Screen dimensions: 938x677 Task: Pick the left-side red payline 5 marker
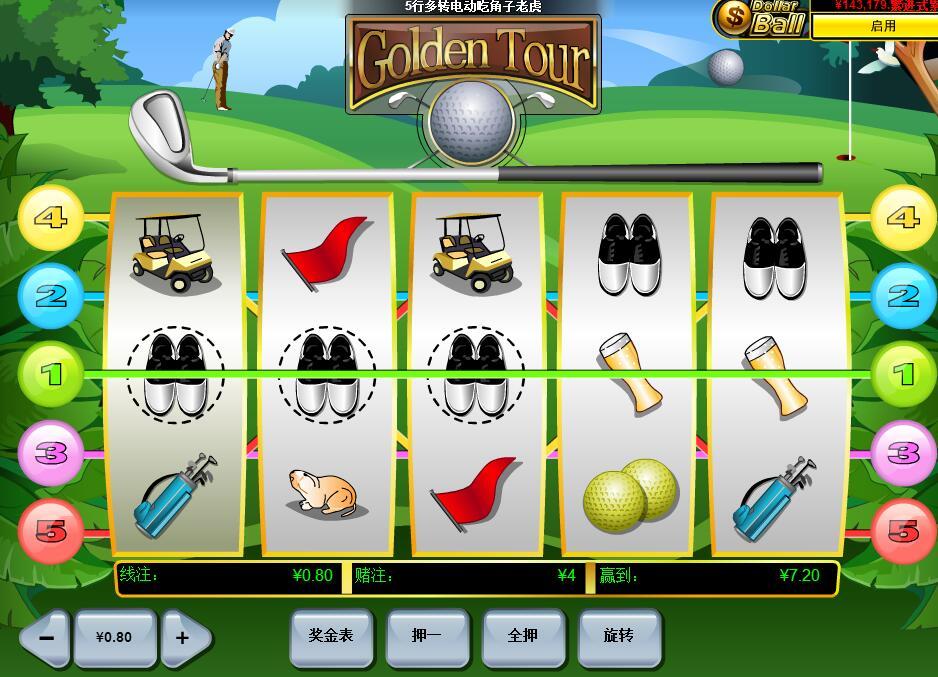click(x=51, y=531)
